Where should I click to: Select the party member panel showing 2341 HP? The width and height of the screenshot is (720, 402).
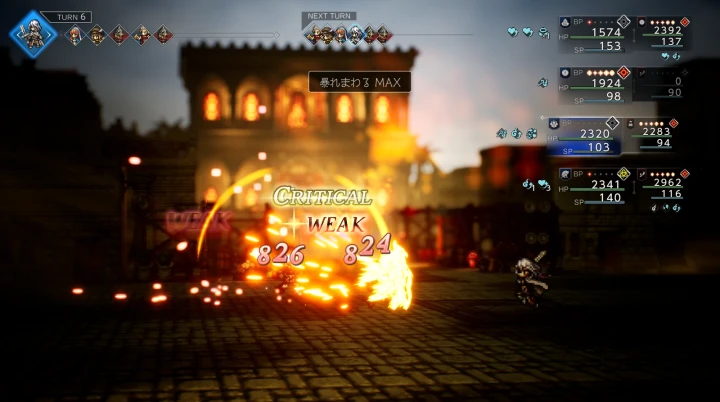point(594,185)
